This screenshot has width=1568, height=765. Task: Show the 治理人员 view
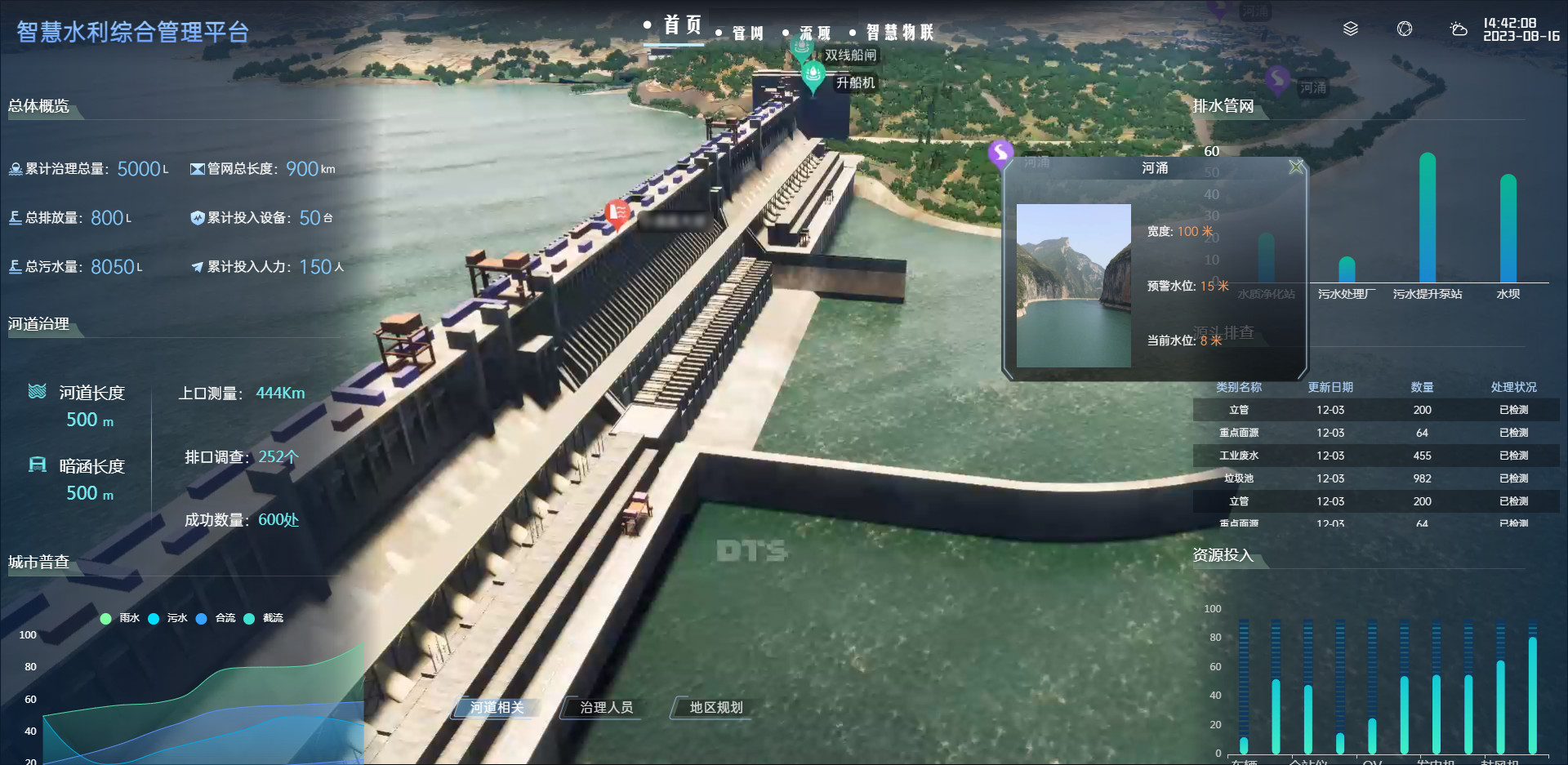pos(606,708)
